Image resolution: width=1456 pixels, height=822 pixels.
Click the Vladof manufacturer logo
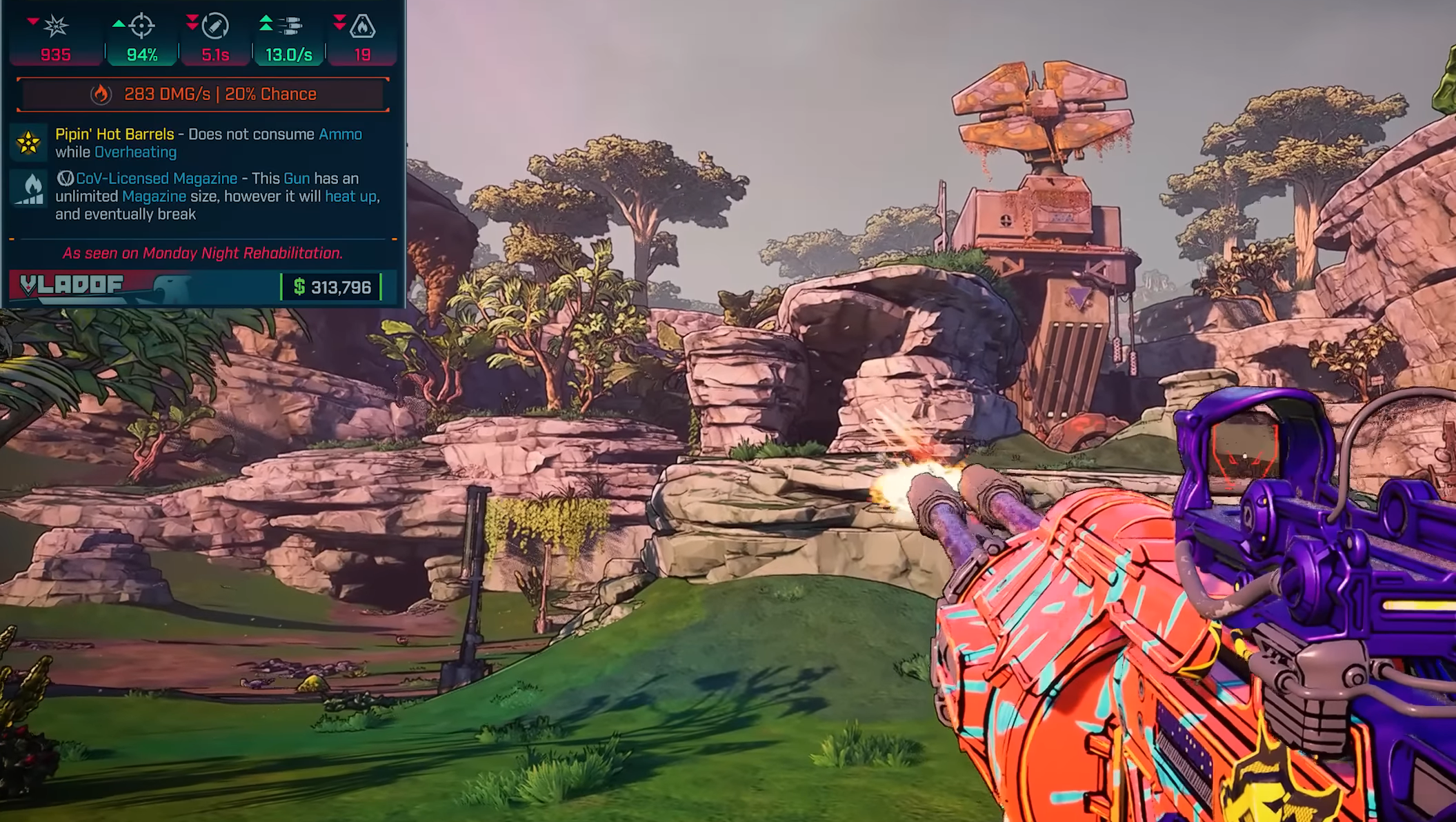pos(72,285)
